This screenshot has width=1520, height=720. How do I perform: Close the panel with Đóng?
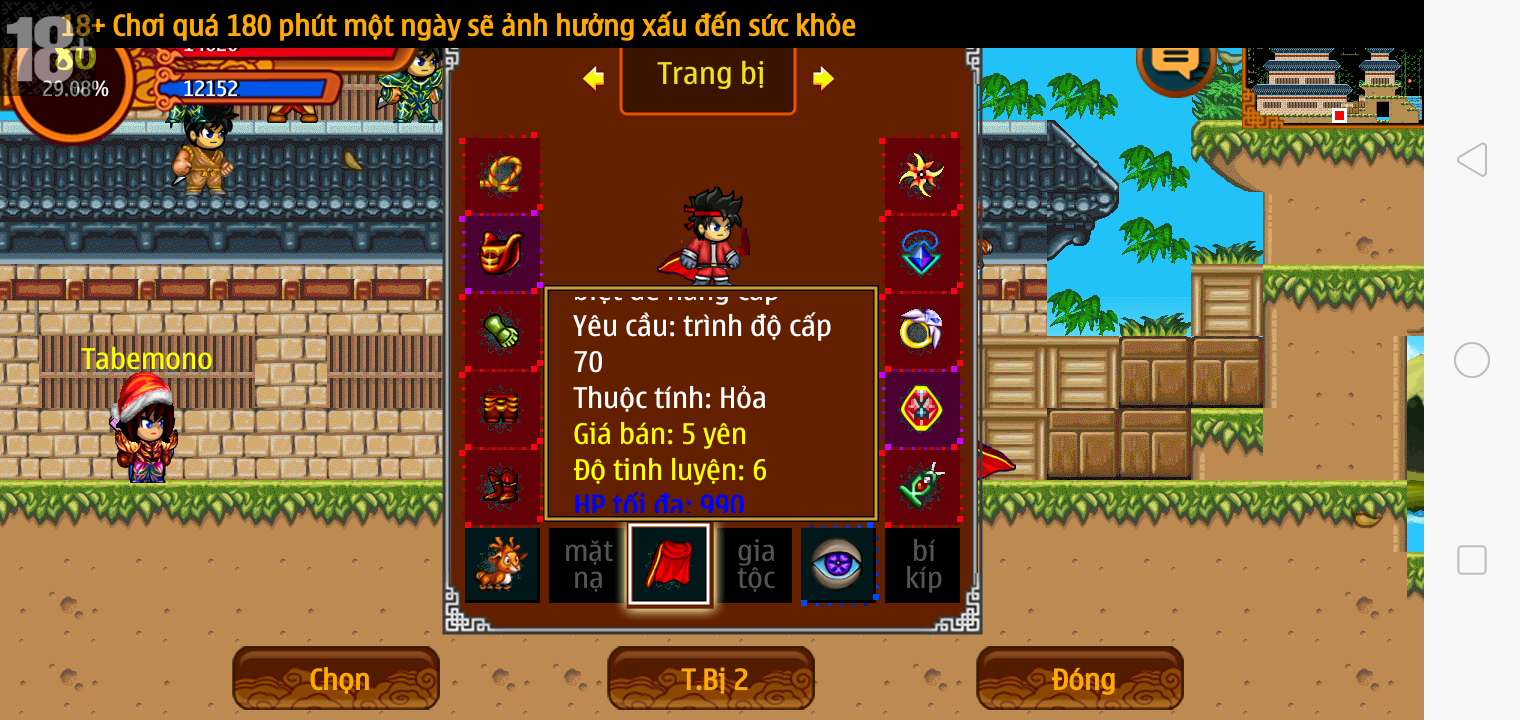click(x=1080, y=679)
